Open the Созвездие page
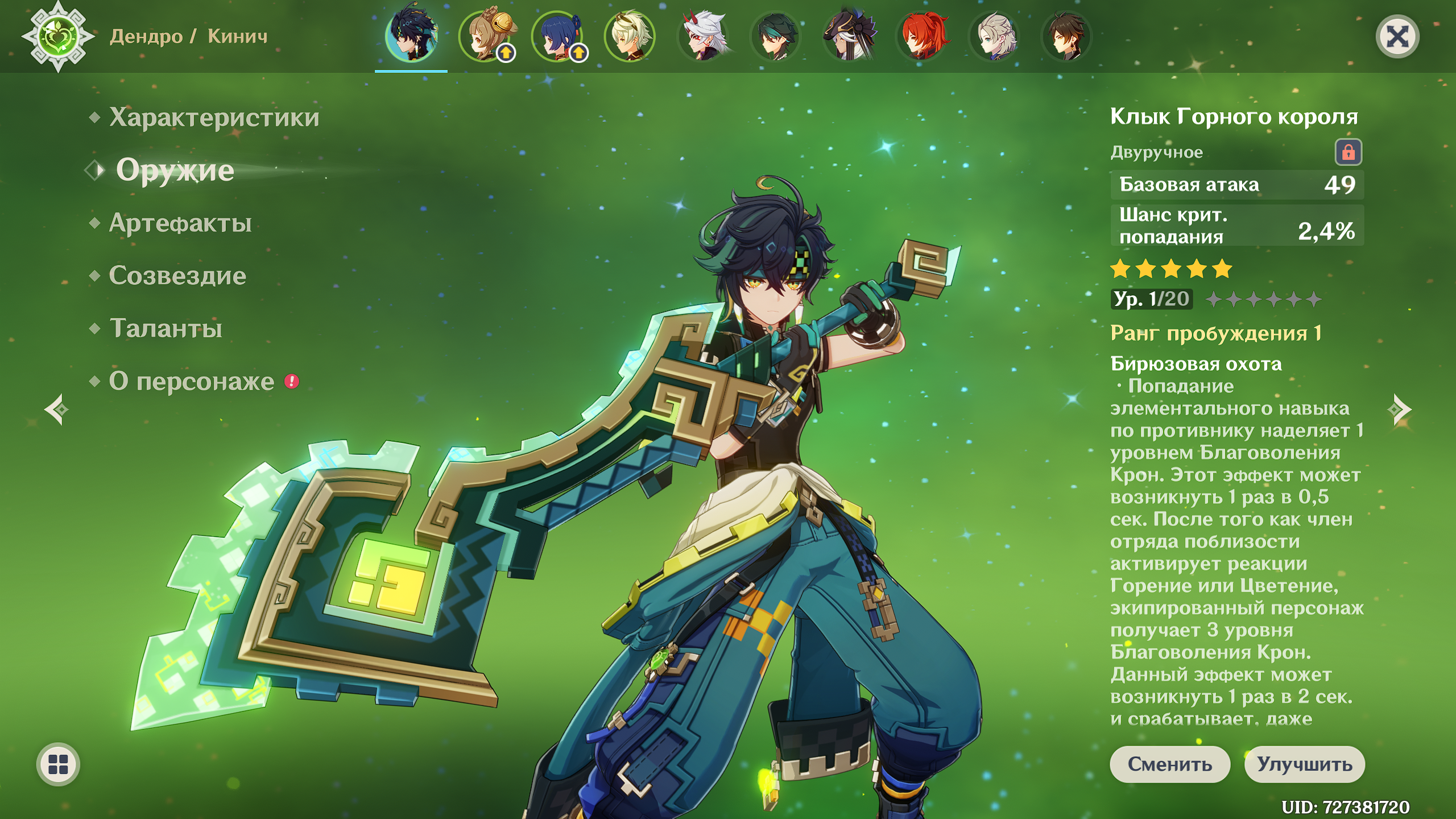The width and height of the screenshot is (1456, 819). point(177,276)
